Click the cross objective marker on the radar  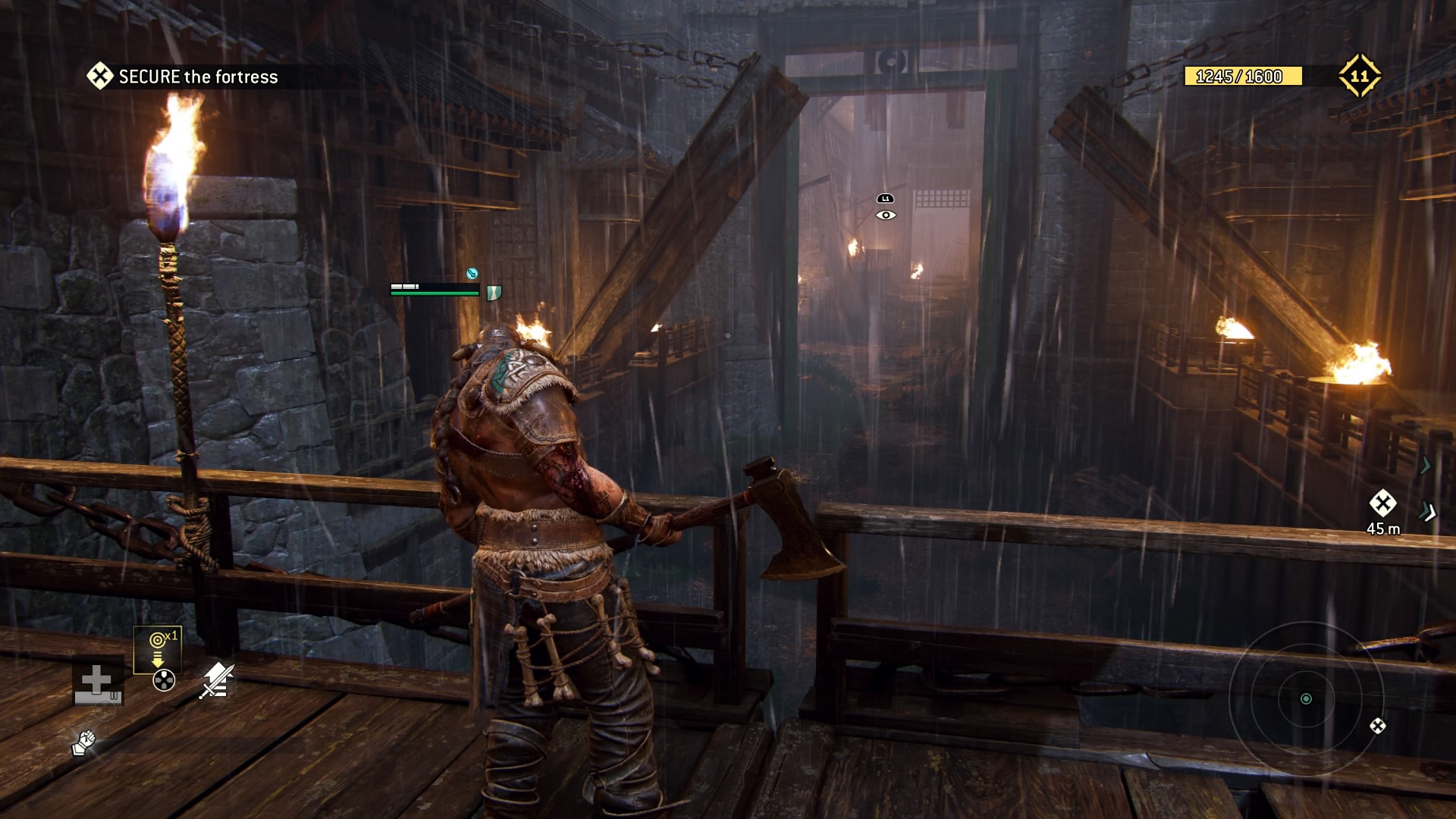(1377, 726)
